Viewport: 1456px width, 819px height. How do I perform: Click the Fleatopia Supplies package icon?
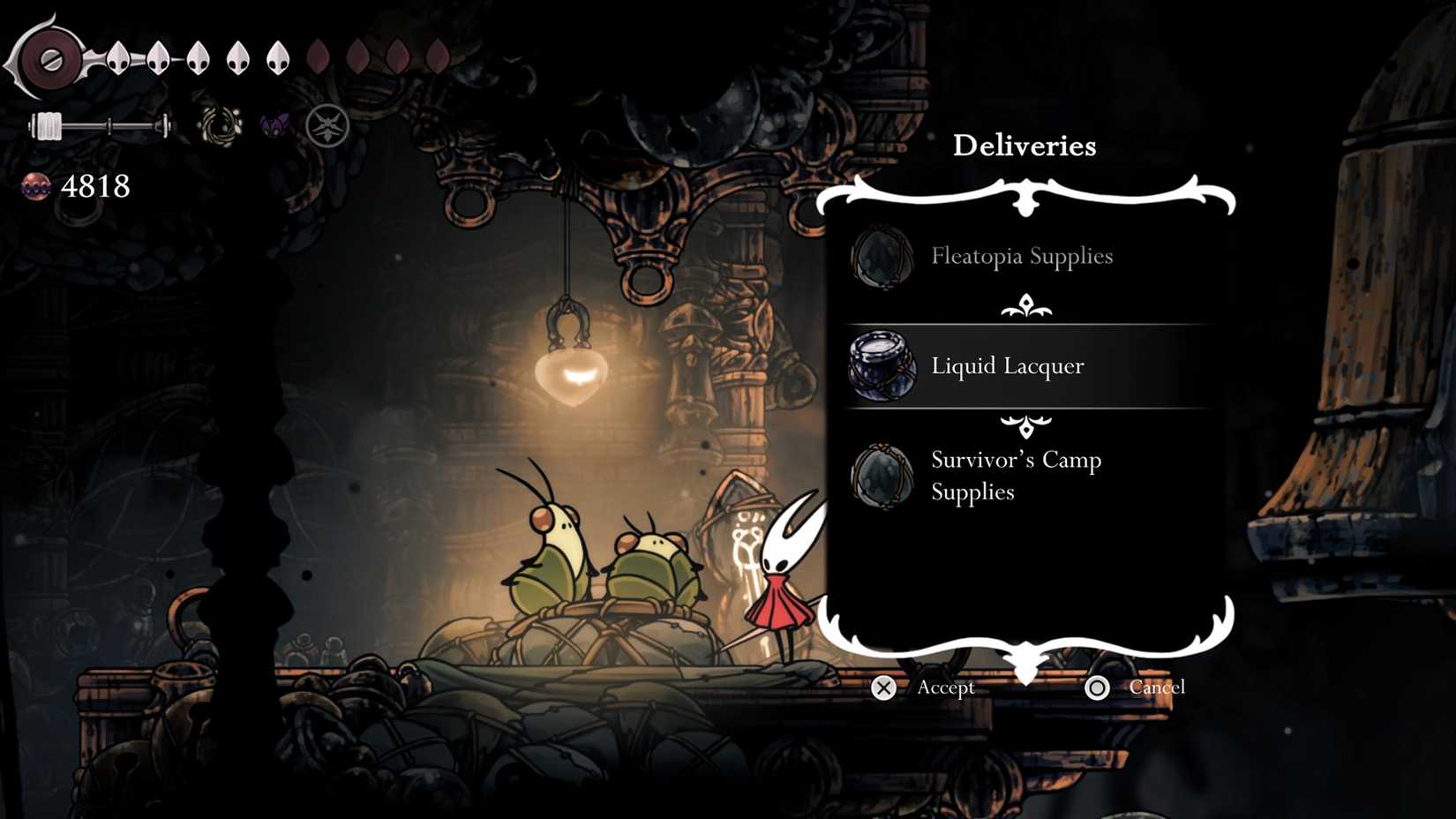coord(880,258)
